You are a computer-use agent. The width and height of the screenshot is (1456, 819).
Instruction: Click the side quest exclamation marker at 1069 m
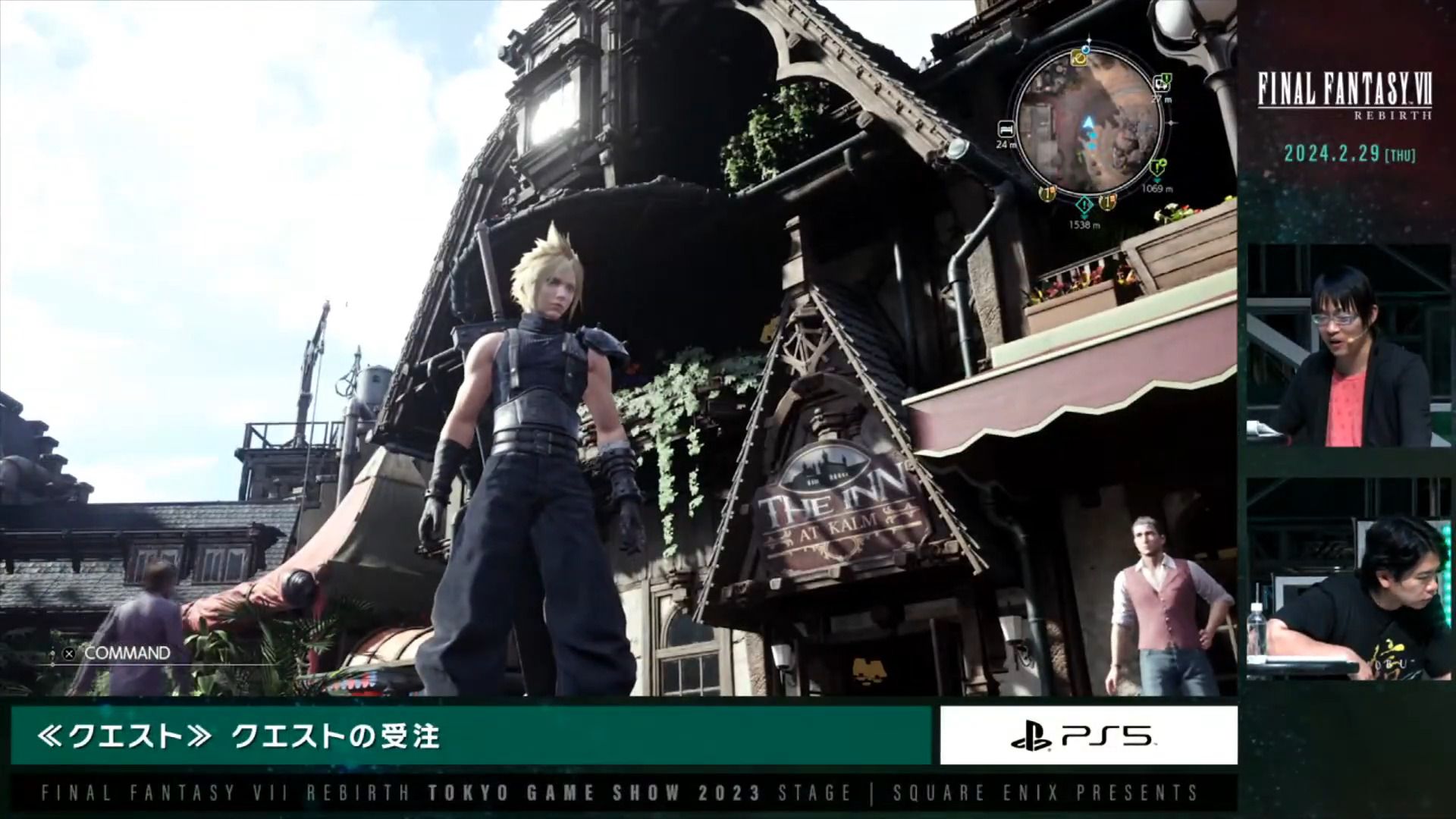(1157, 168)
